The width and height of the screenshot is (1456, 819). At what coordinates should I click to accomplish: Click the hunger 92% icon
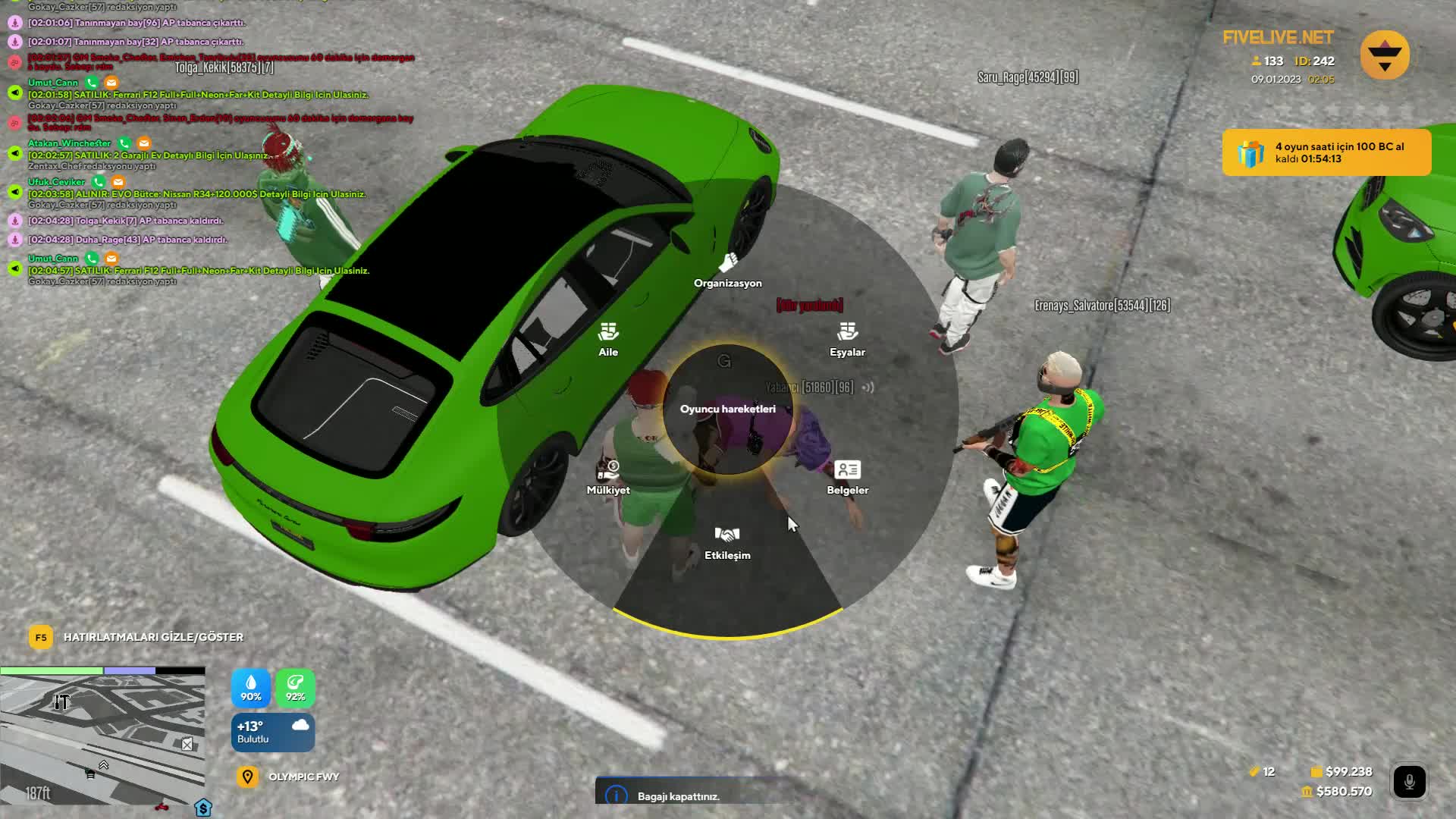tap(295, 688)
